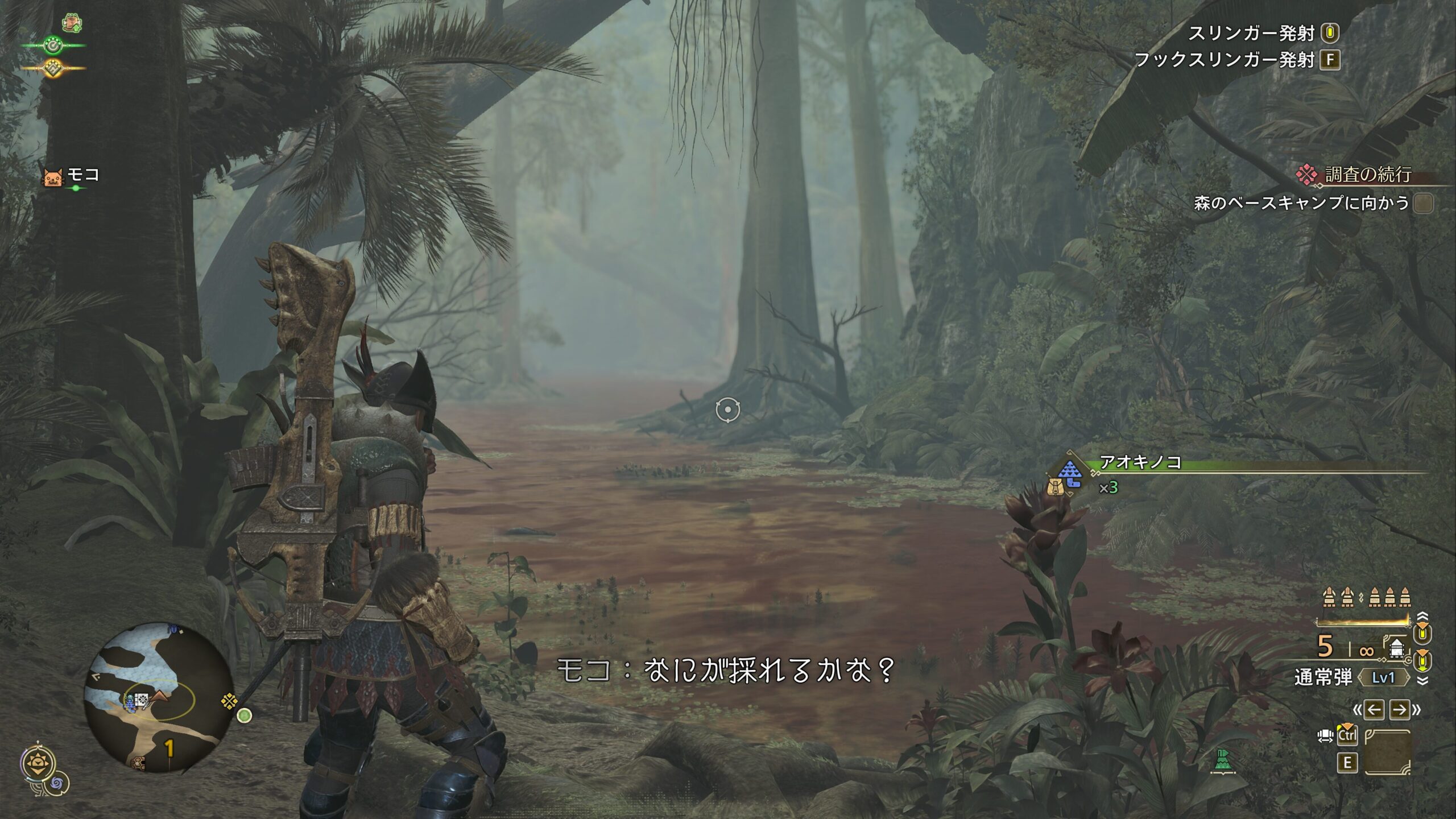The image size is (1456, 819).
Task: Select the empty item bar slot
Action: (1387, 751)
